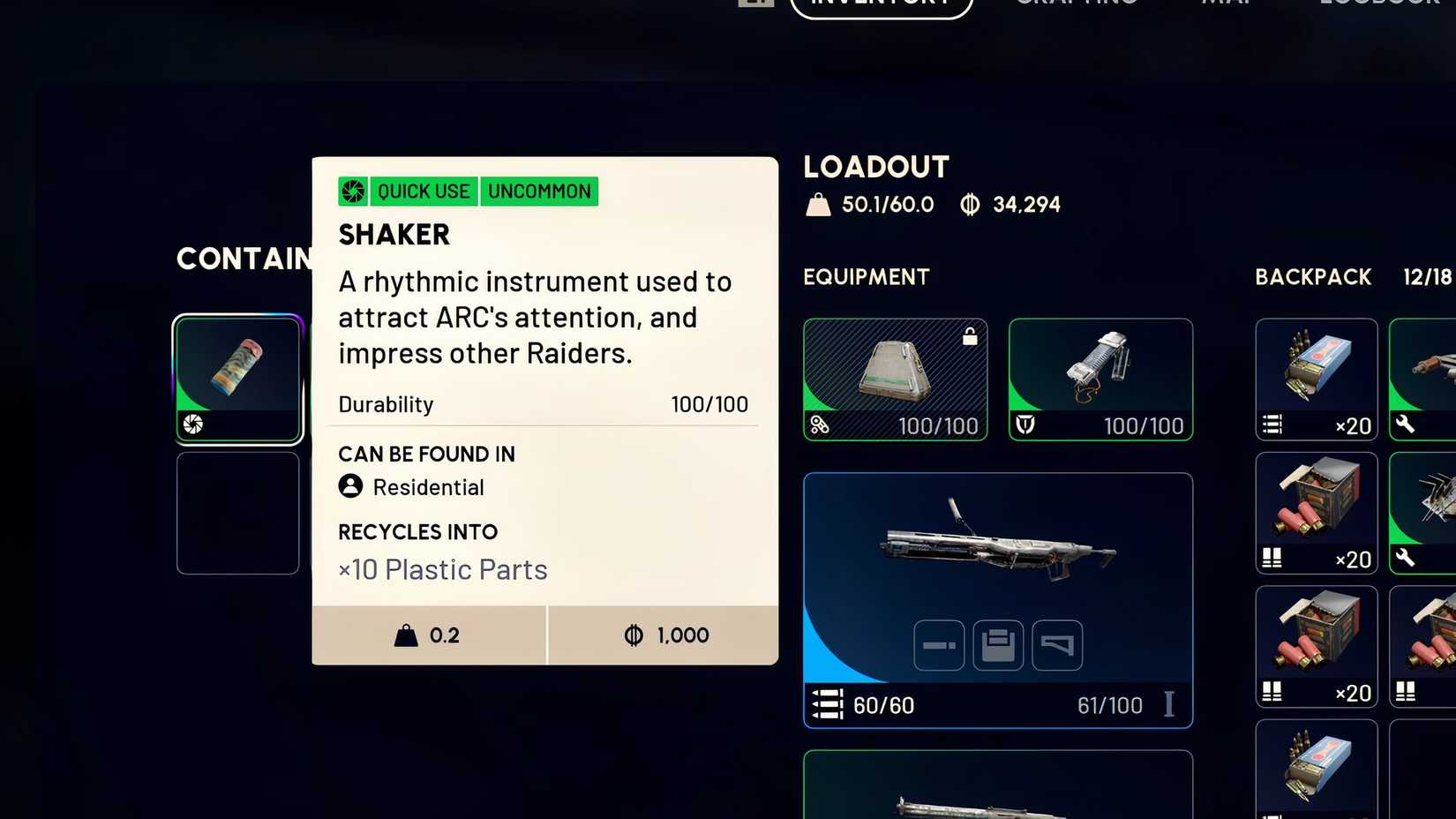Screen dimensions: 1456x819
Task: Select the muzzle attachment slot on the rifle
Action: click(938, 645)
